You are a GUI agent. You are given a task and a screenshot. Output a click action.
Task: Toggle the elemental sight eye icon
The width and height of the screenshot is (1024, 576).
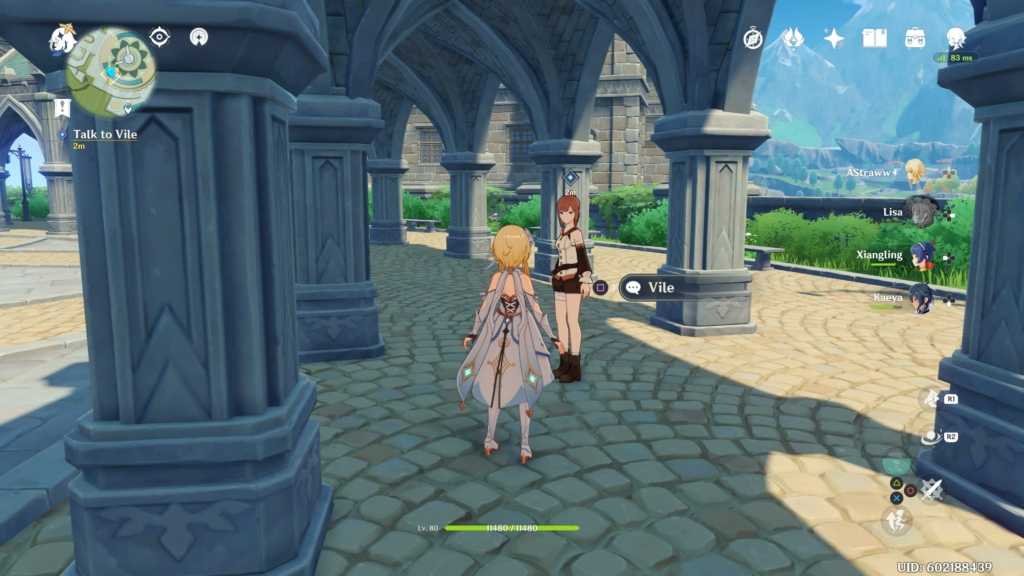point(159,37)
